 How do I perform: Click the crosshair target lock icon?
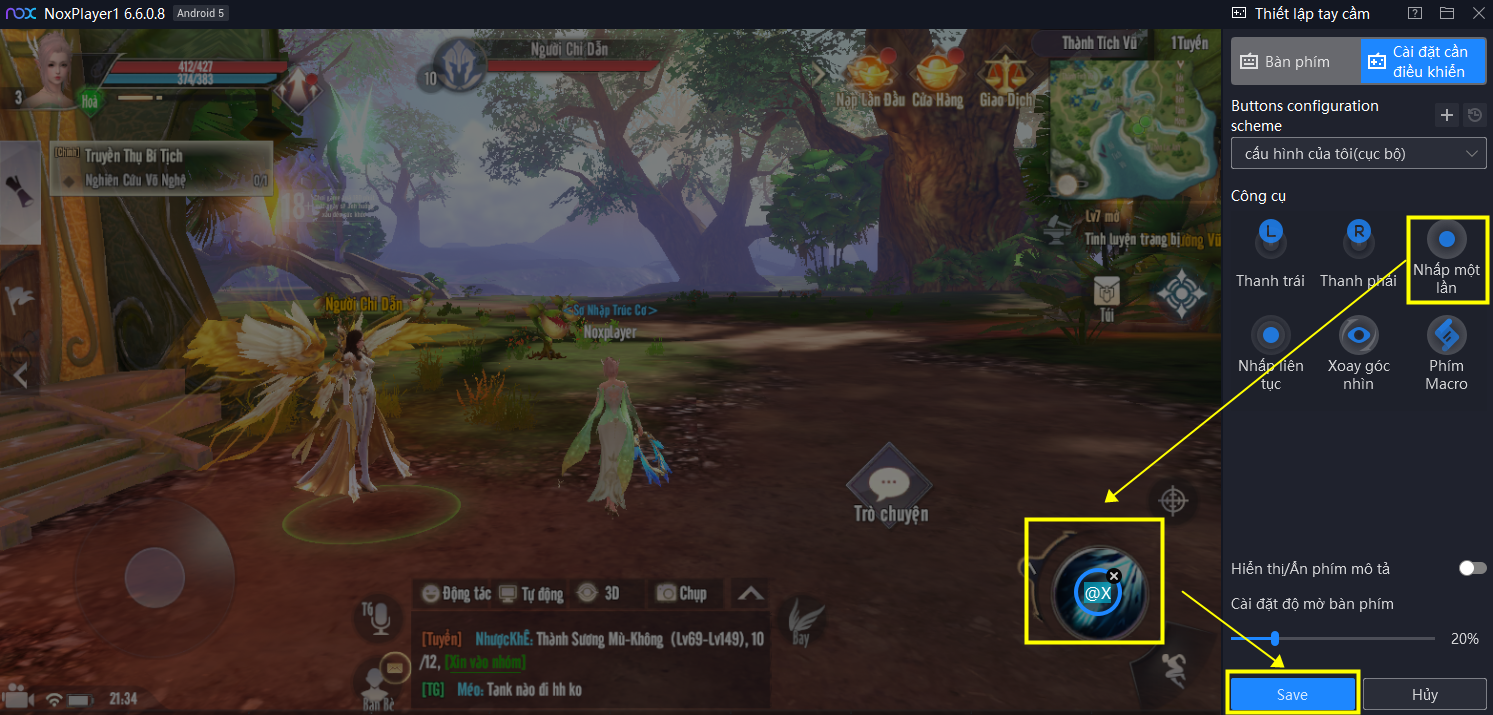pyautogui.click(x=1173, y=500)
